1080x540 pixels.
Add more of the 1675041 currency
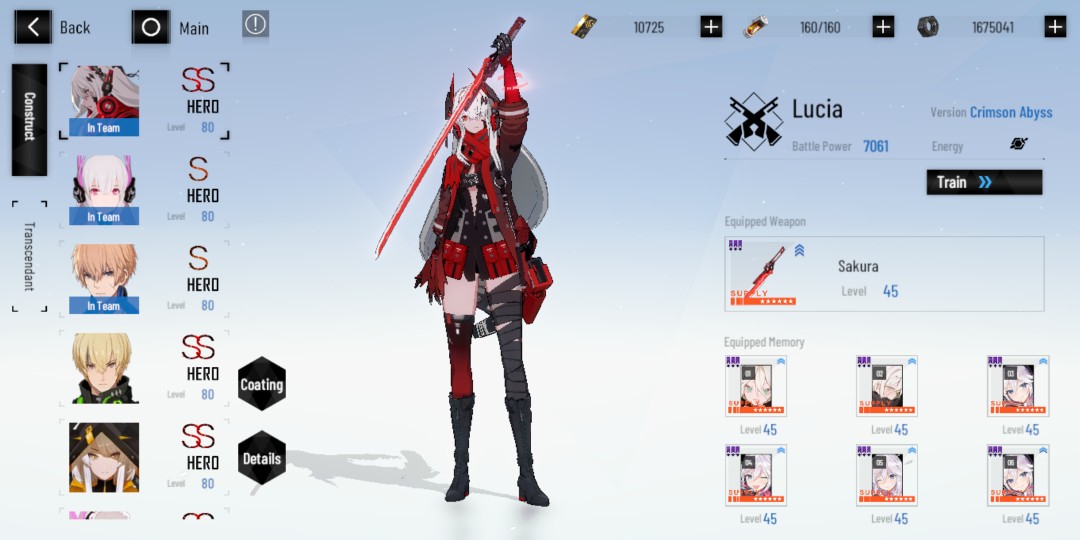pos(1055,27)
